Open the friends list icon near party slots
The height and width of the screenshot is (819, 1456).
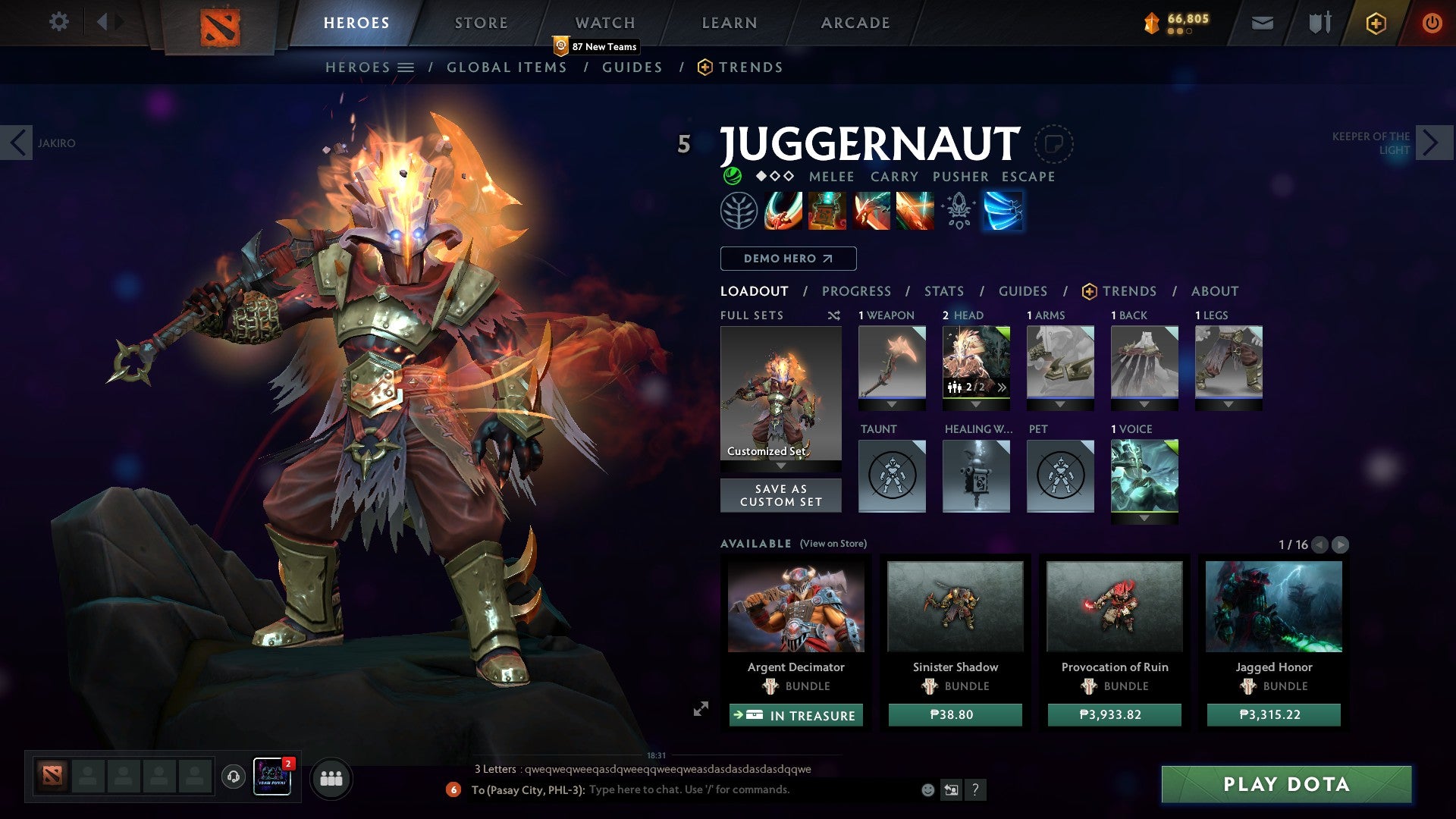[330, 778]
